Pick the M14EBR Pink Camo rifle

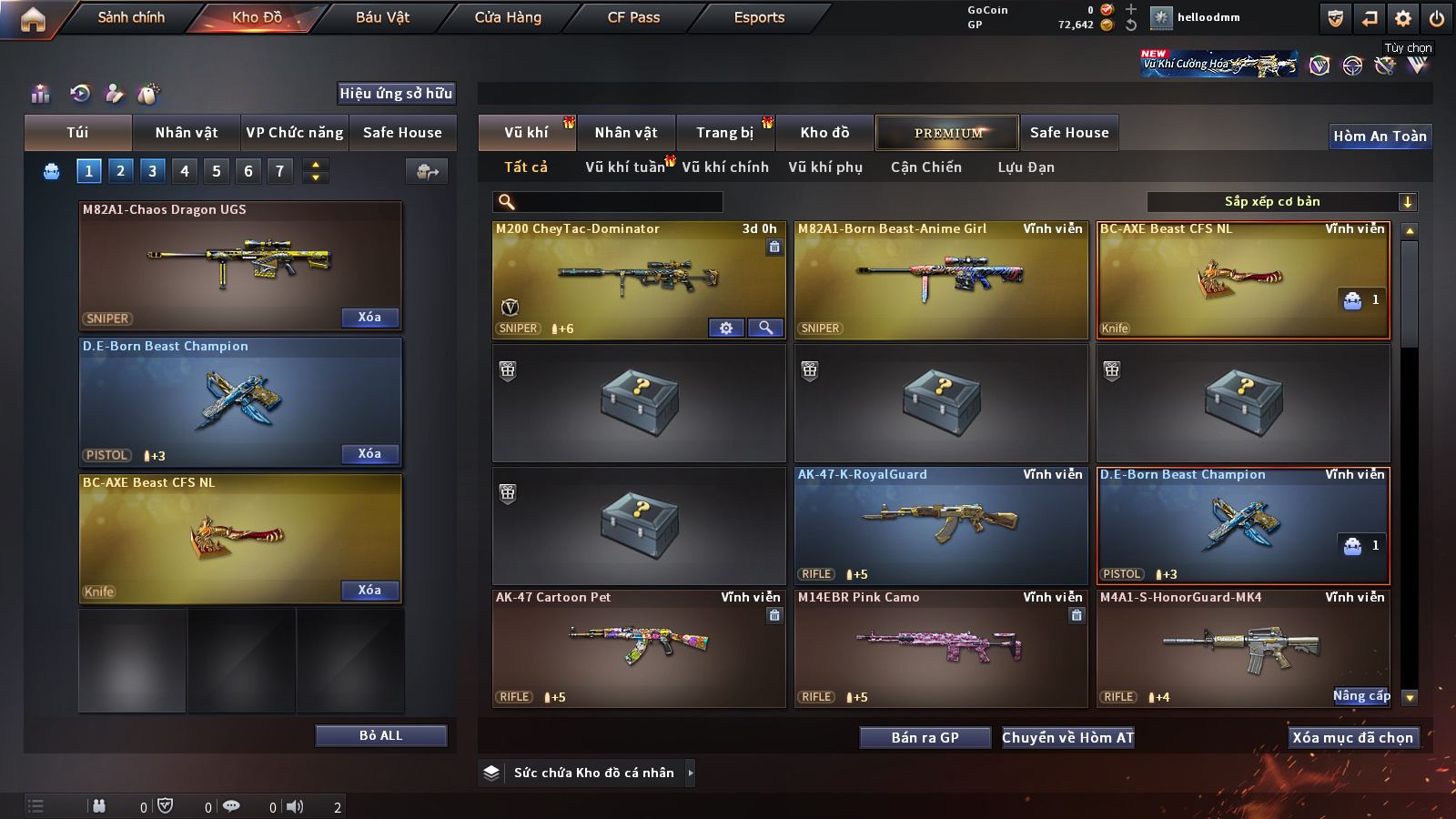940,648
